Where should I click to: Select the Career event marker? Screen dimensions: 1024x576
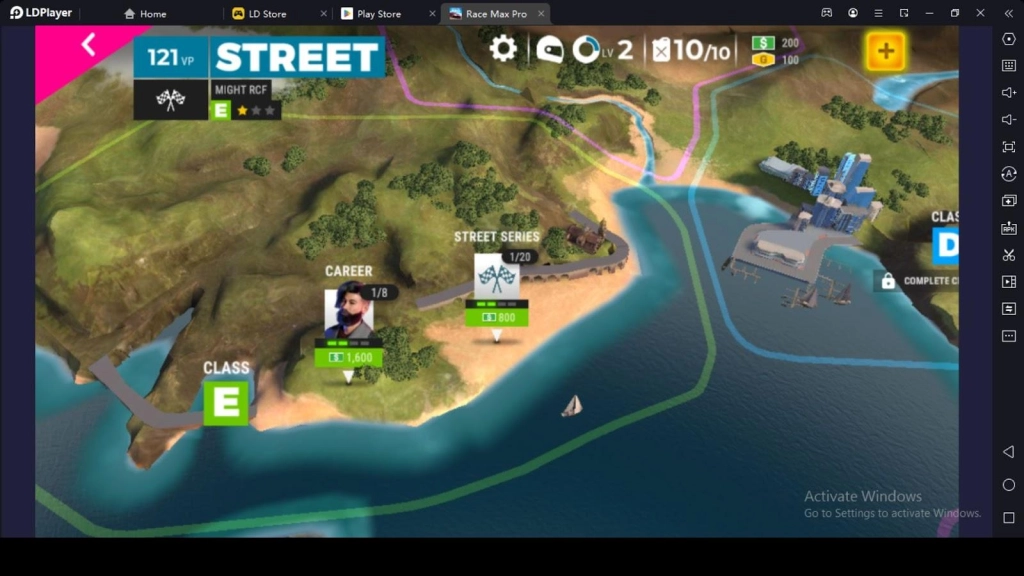[x=349, y=313]
